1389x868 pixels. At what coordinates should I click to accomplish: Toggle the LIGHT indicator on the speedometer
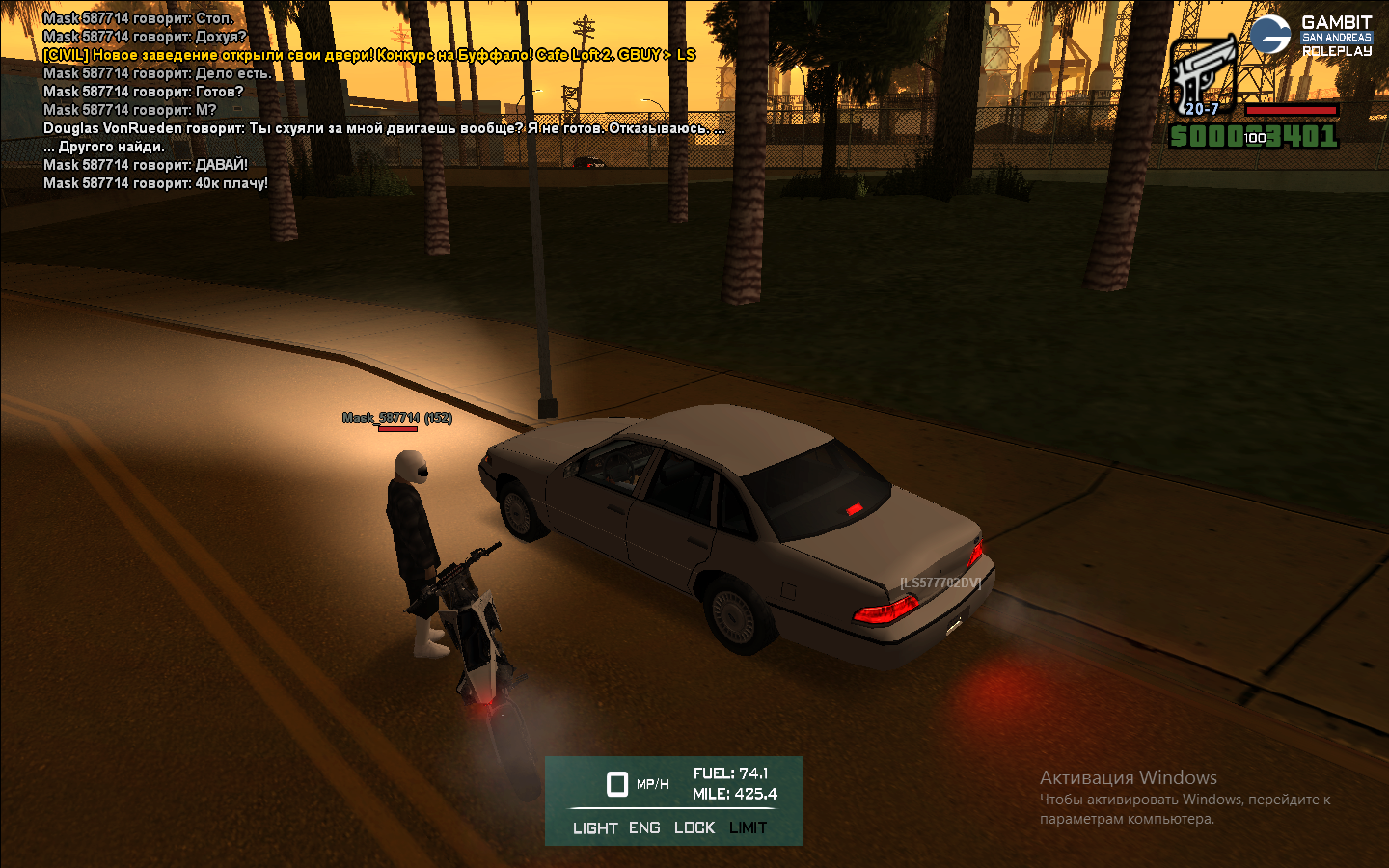point(594,827)
